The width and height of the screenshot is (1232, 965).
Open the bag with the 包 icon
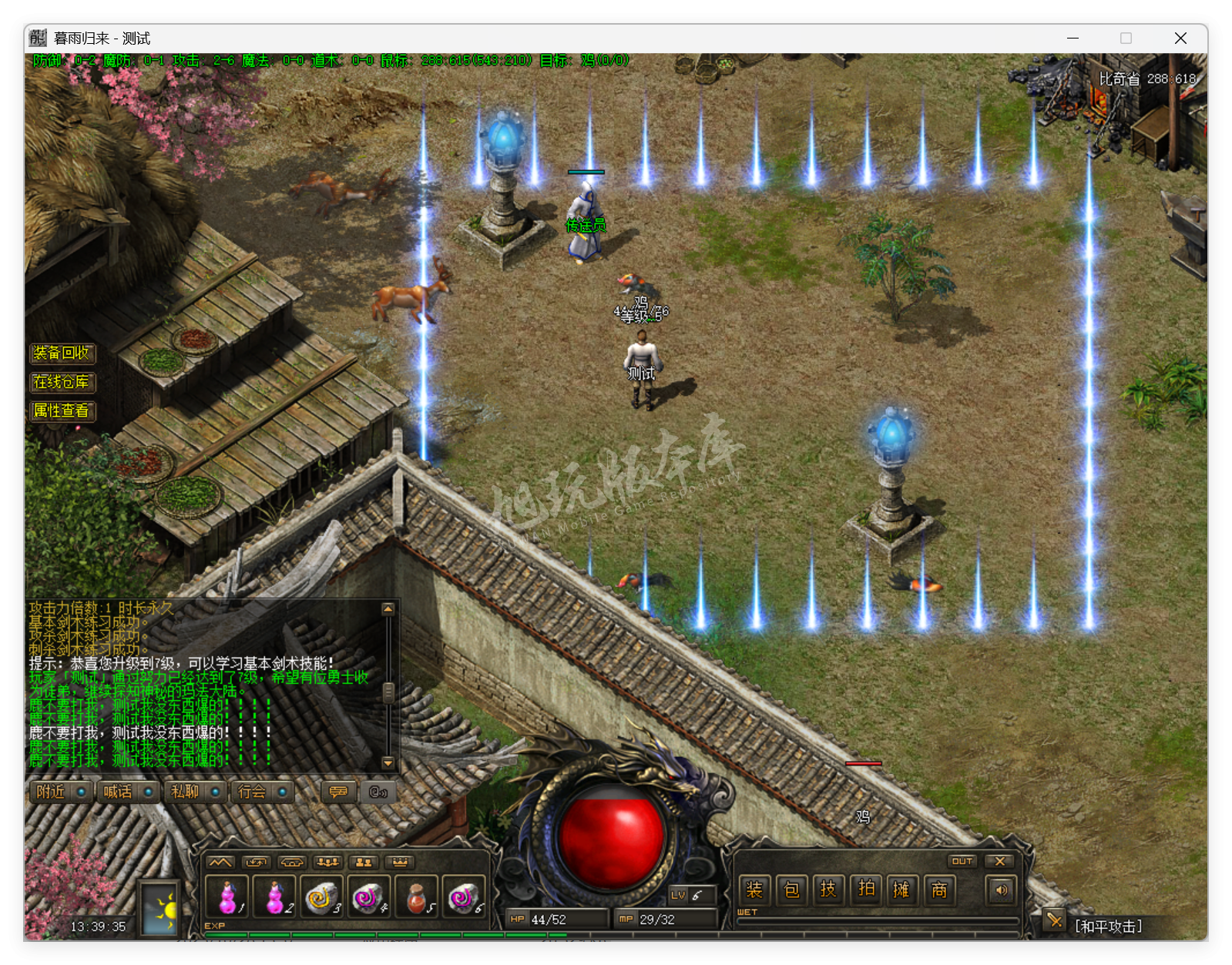792,890
